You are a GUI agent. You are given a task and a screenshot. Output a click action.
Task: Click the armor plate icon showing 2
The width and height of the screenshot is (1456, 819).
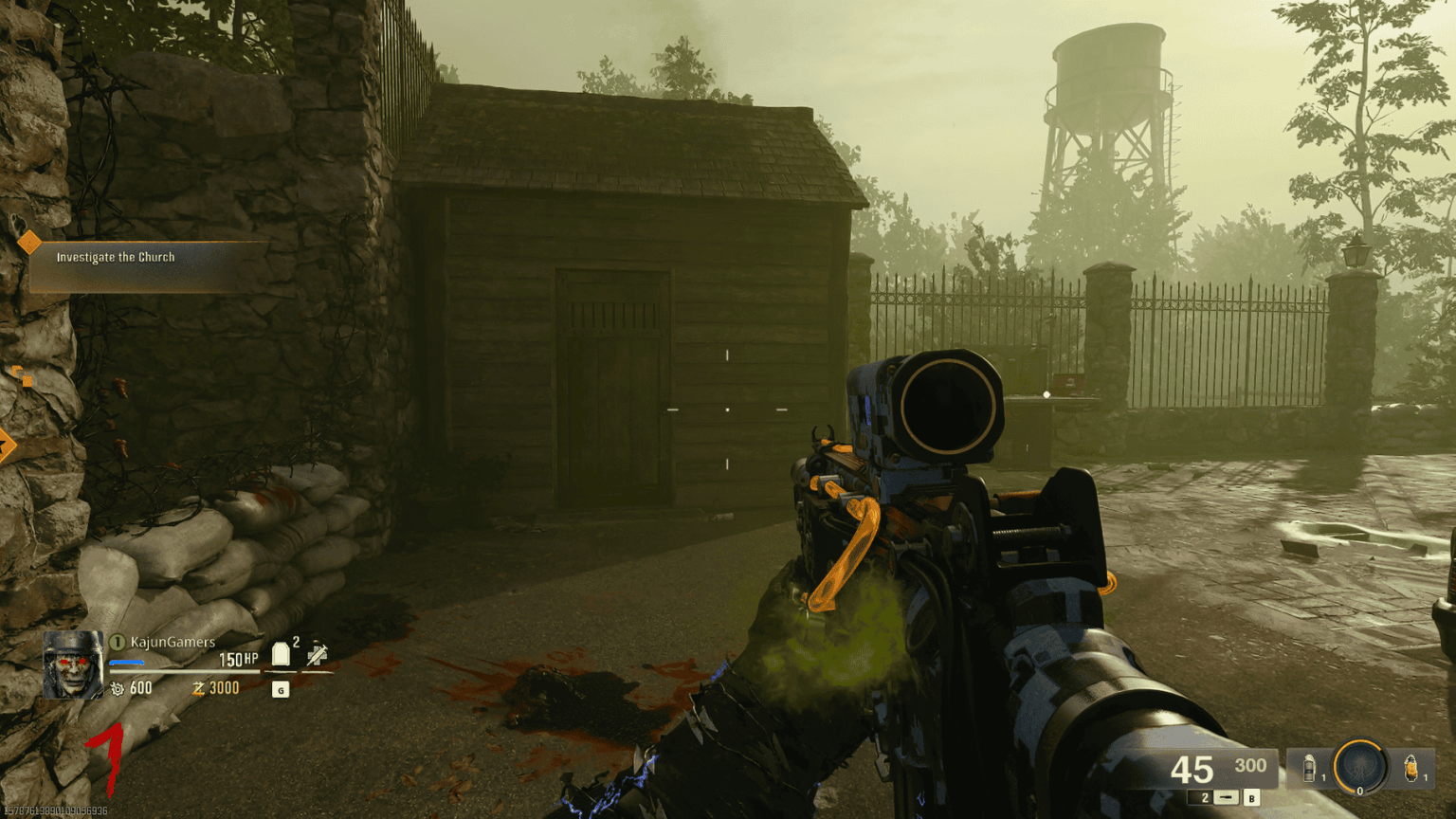(281, 653)
